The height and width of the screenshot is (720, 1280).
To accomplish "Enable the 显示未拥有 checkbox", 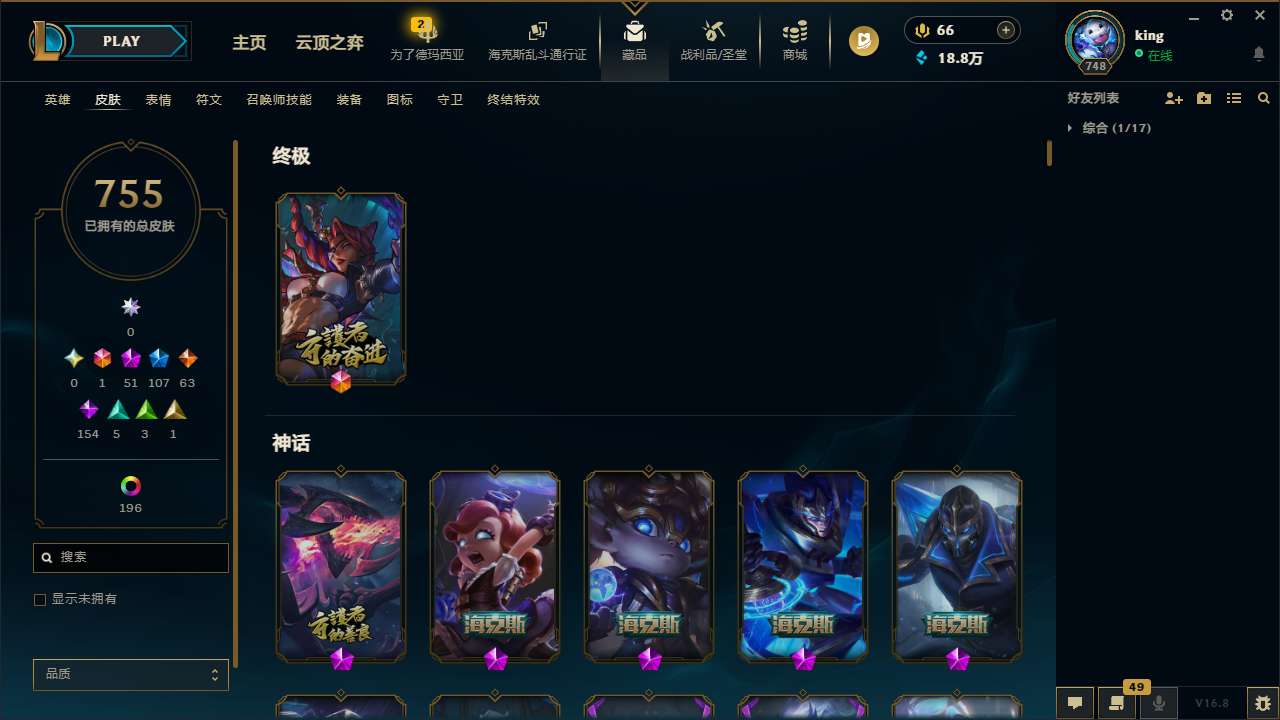I will point(40,599).
